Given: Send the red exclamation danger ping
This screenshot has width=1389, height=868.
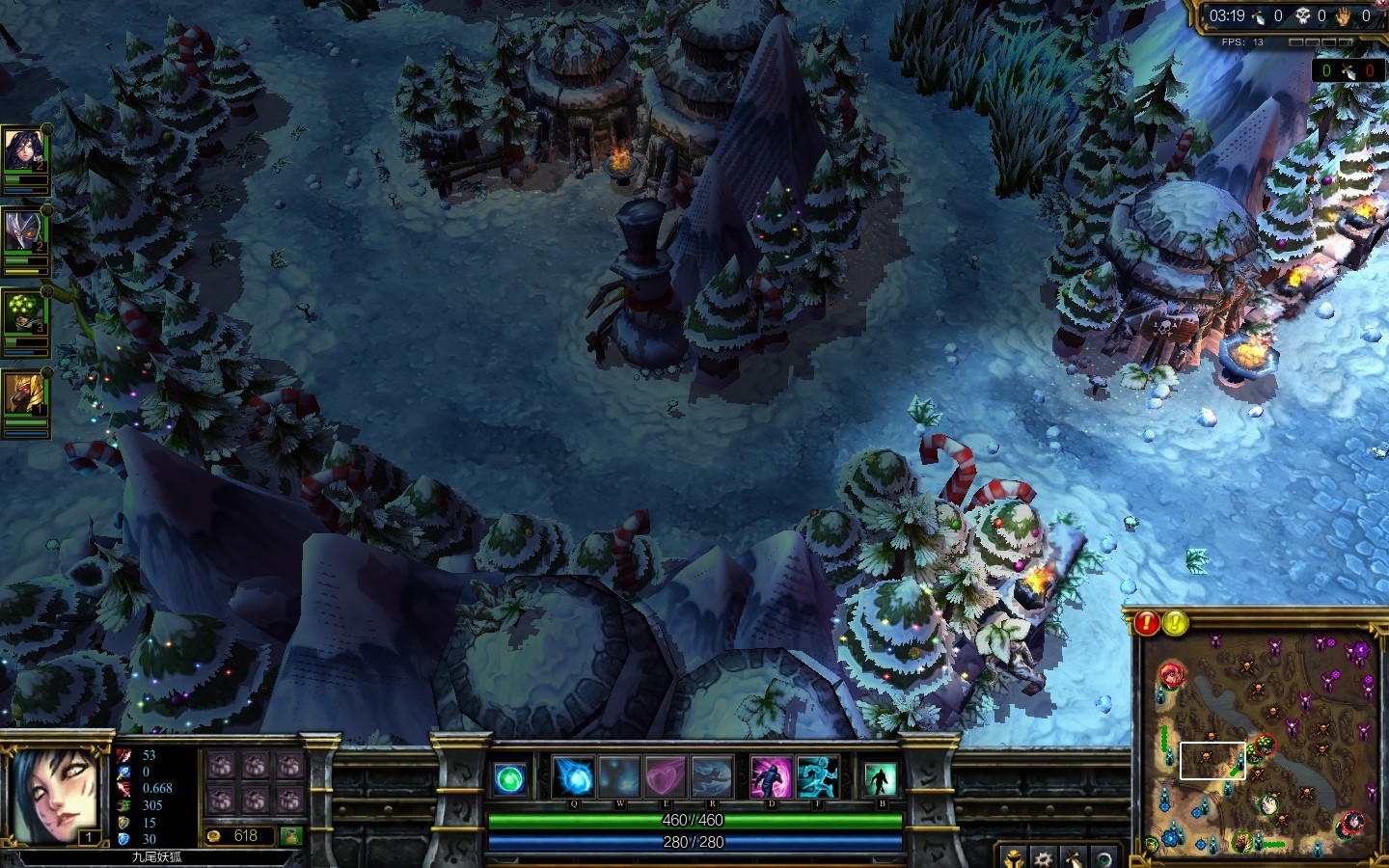Looking at the screenshot, I should [1147, 623].
